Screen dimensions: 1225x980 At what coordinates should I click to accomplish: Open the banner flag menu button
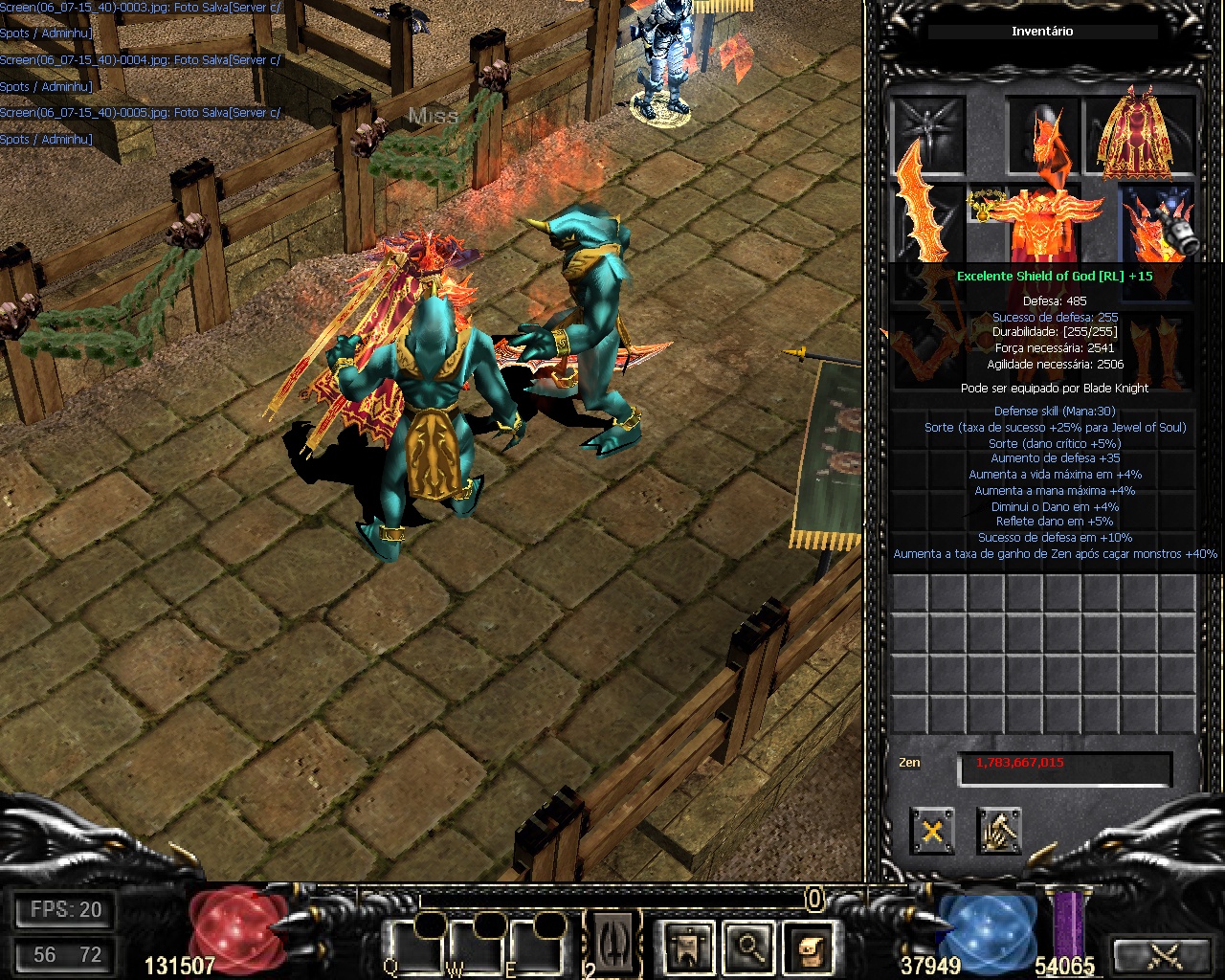click(689, 947)
